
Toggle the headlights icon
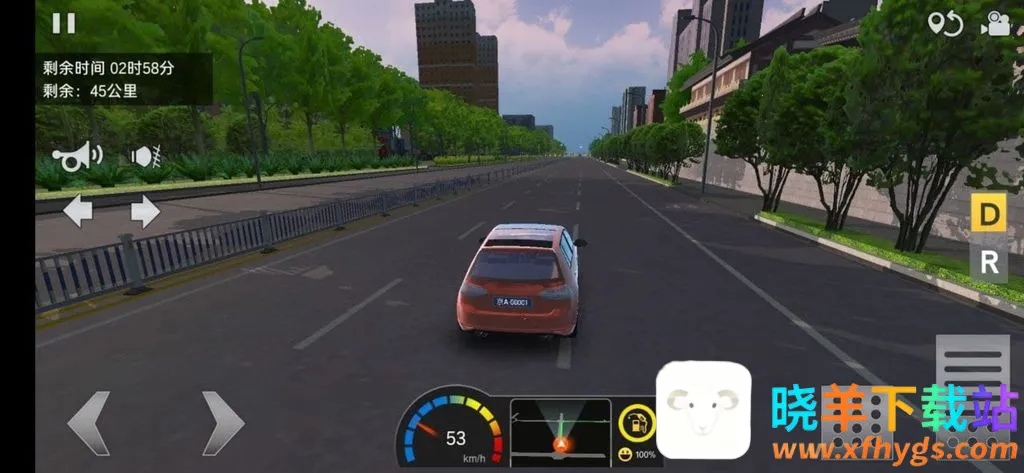point(146,157)
